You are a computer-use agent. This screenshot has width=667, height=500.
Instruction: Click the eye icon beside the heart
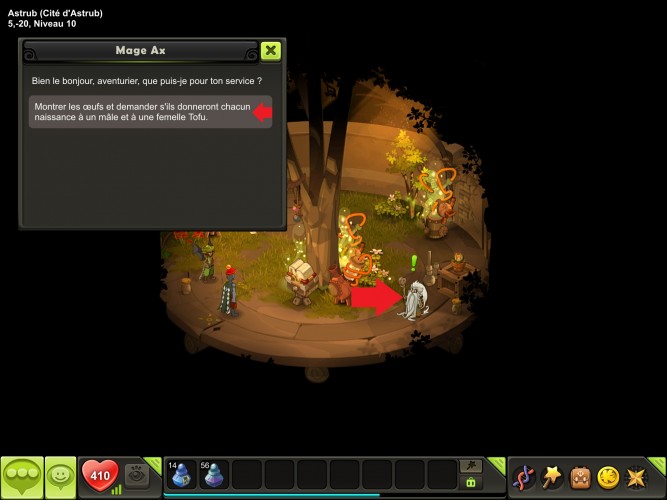(139, 474)
